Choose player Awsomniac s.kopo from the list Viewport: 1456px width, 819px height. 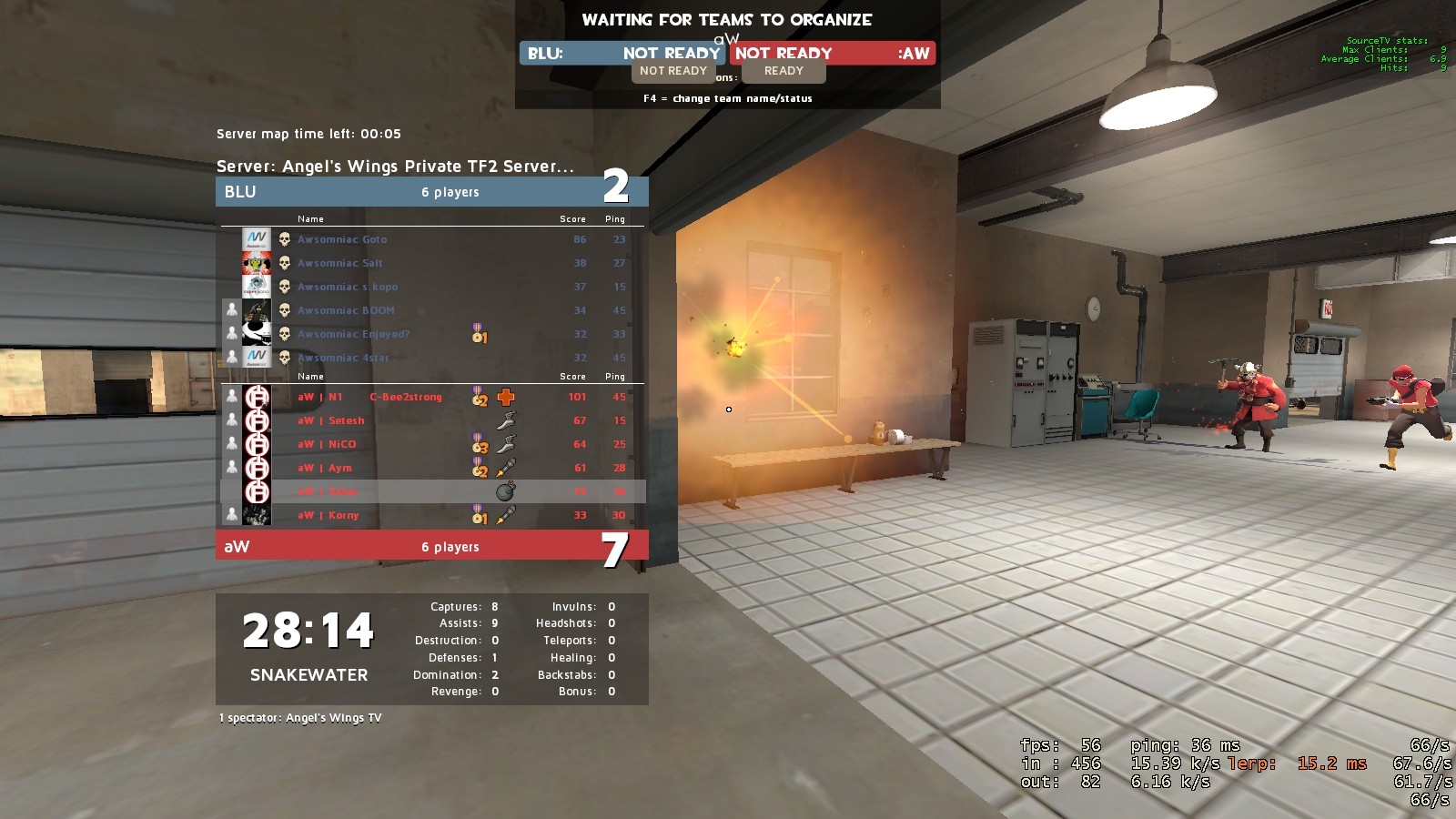[x=348, y=287]
